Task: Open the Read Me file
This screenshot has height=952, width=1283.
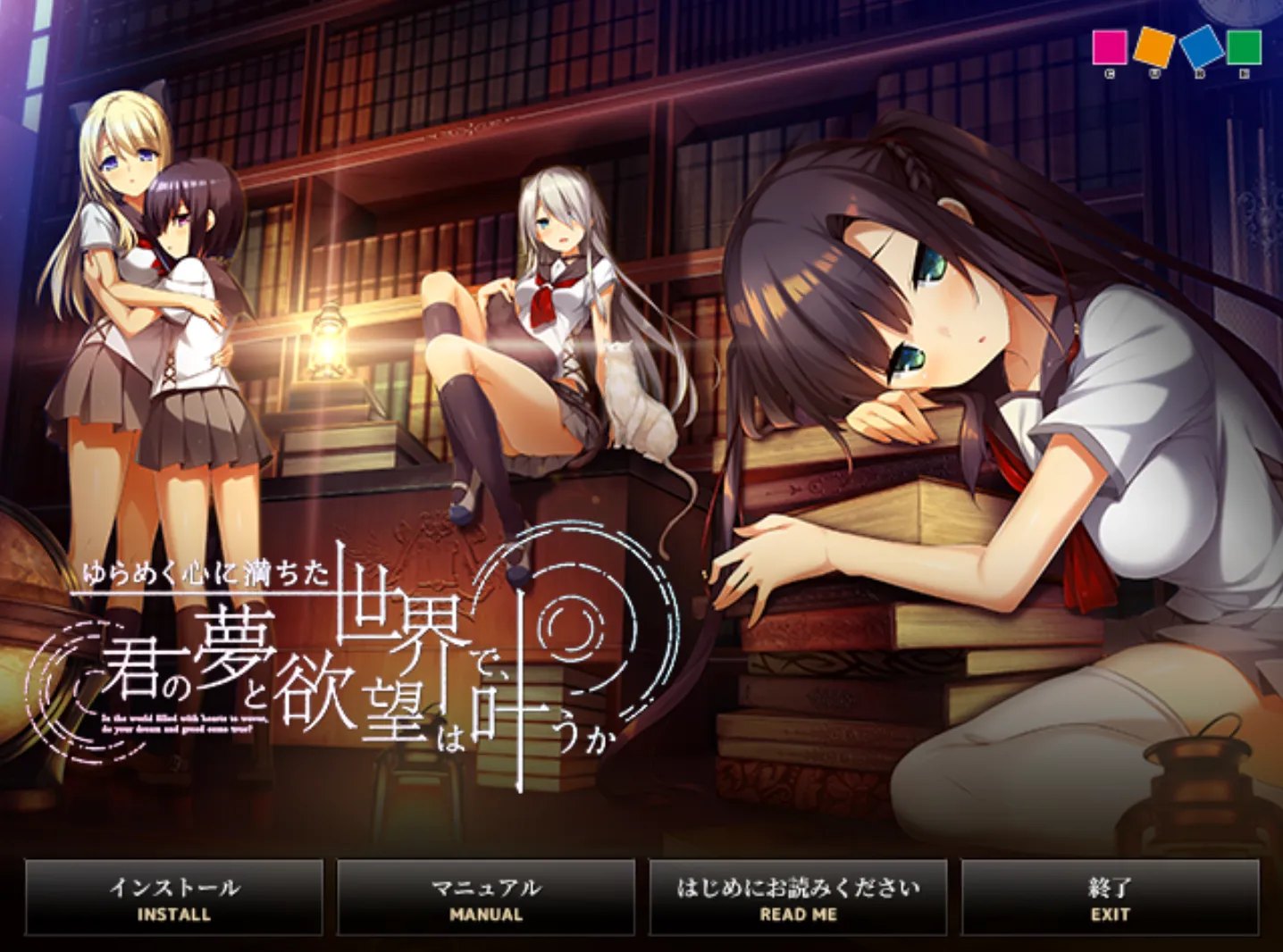Action: (x=798, y=898)
